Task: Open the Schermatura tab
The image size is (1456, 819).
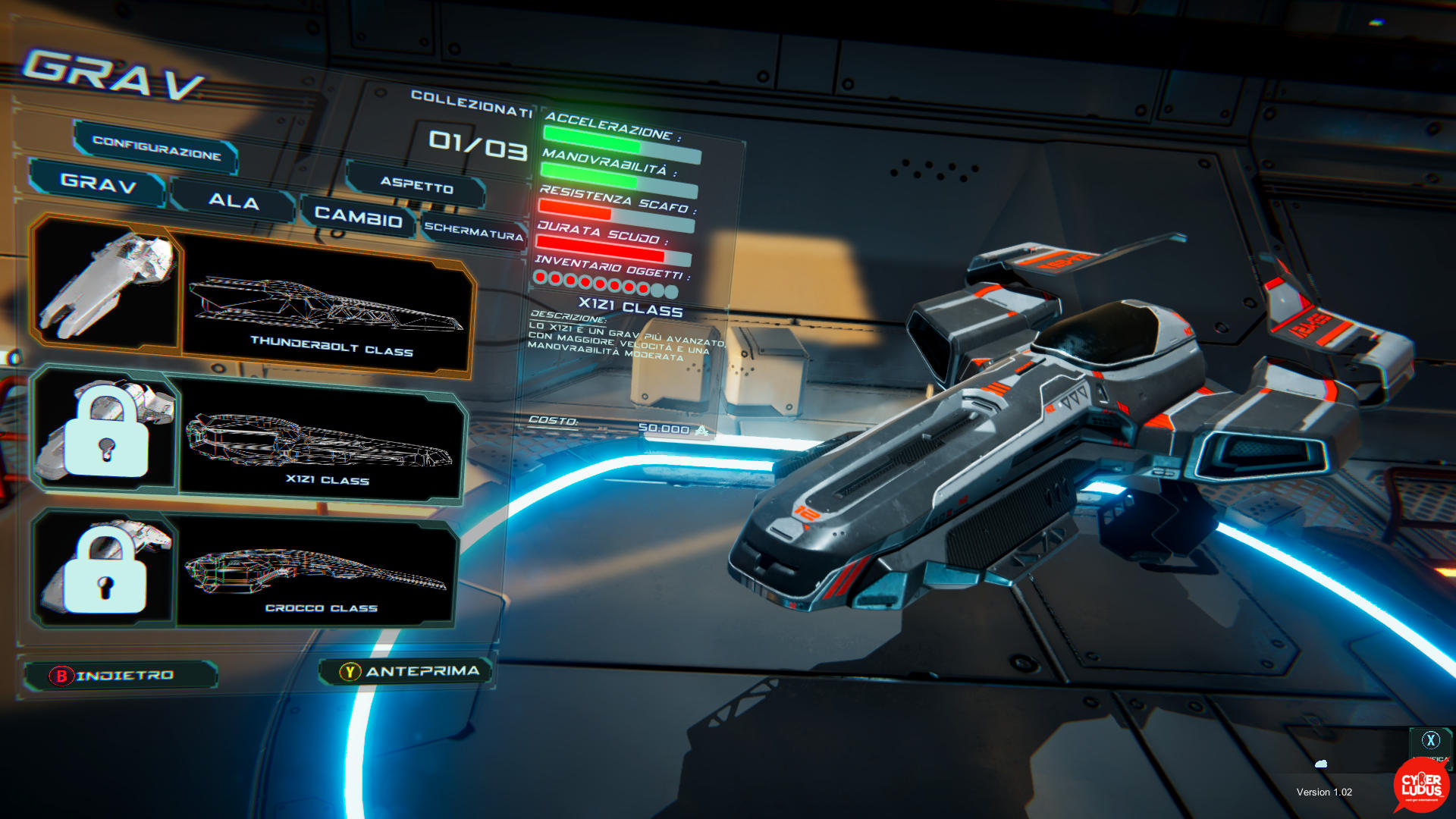Action: (x=473, y=231)
